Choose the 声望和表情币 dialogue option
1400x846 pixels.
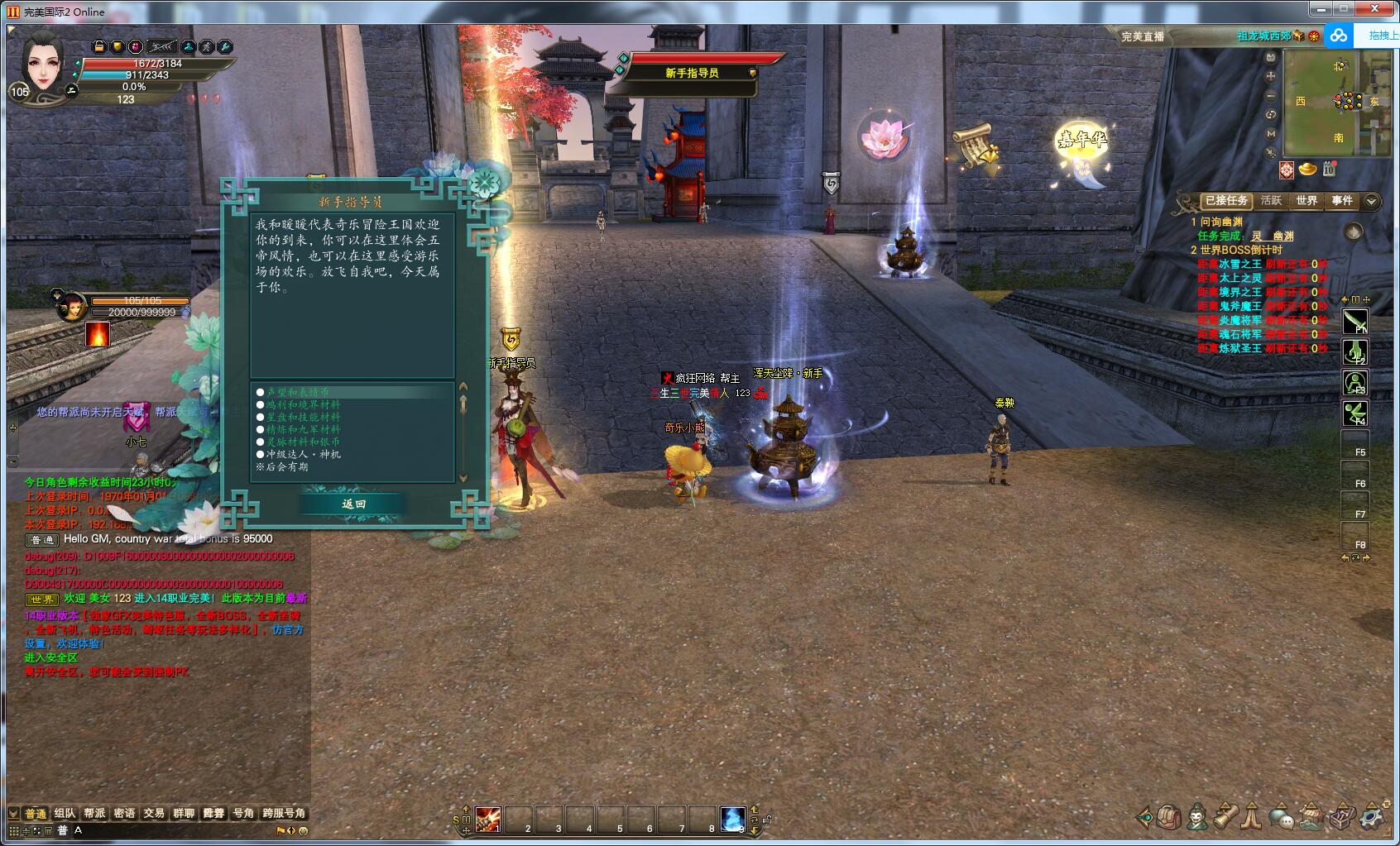297,392
